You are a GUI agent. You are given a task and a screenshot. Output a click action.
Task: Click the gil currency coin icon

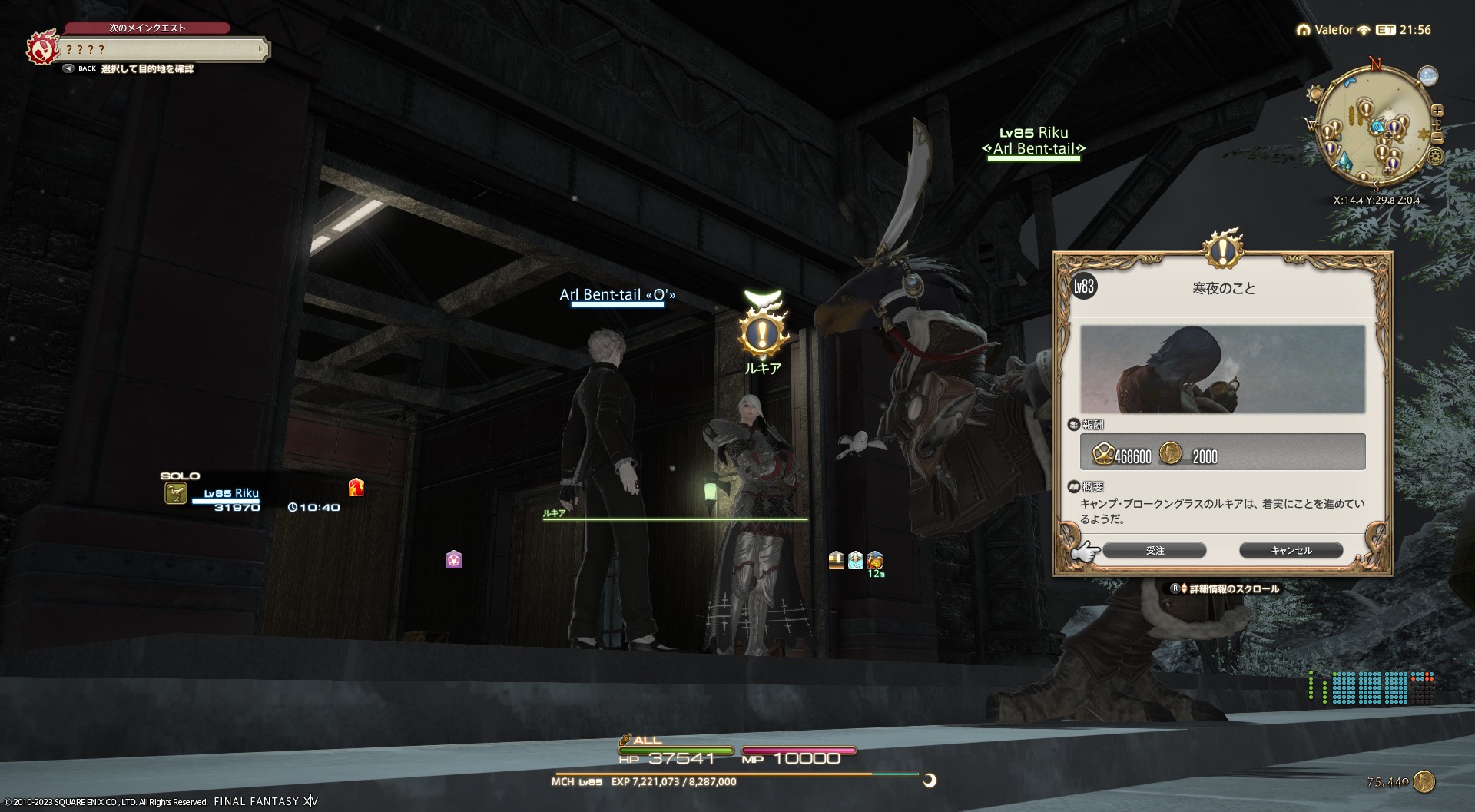click(1424, 782)
